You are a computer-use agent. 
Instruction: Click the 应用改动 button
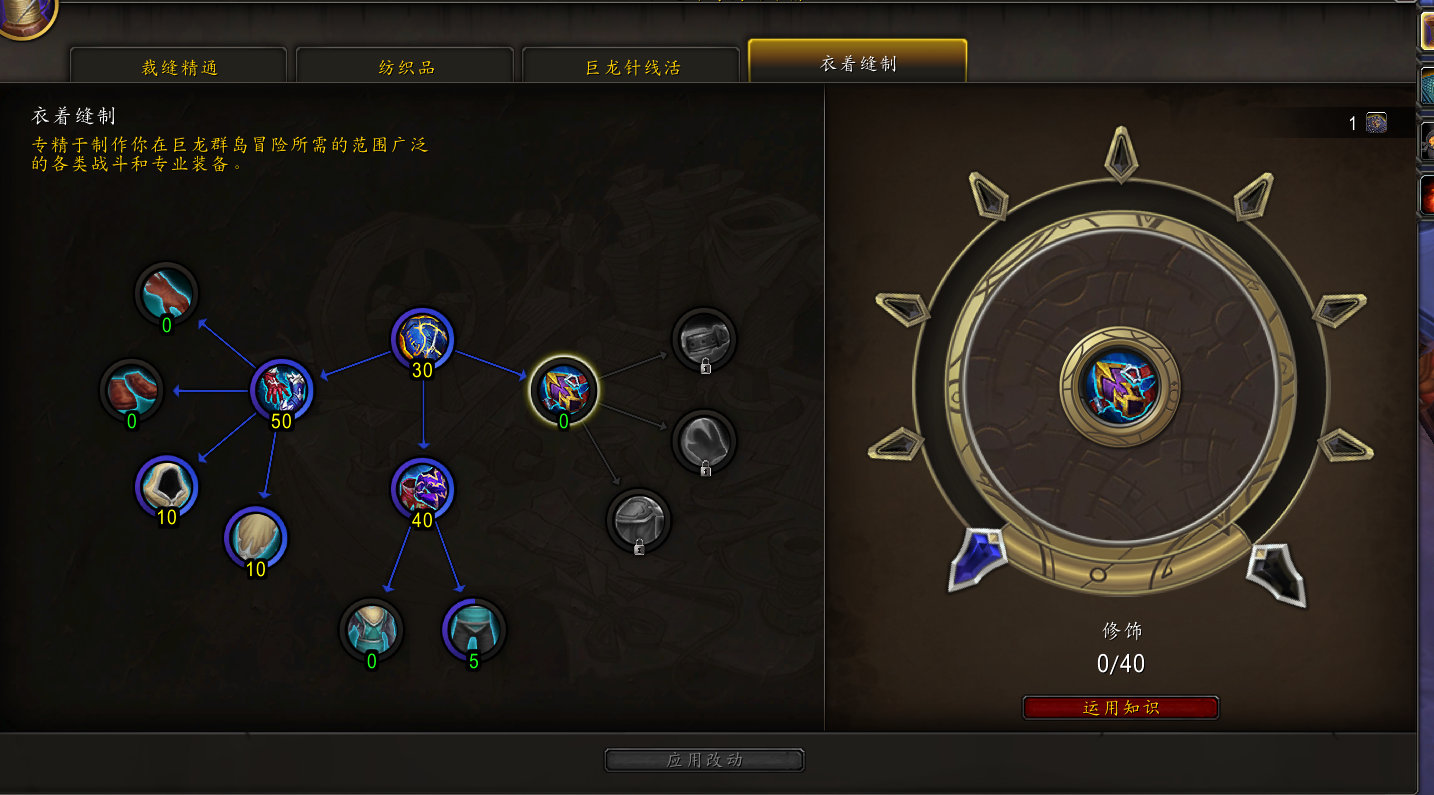coord(704,760)
